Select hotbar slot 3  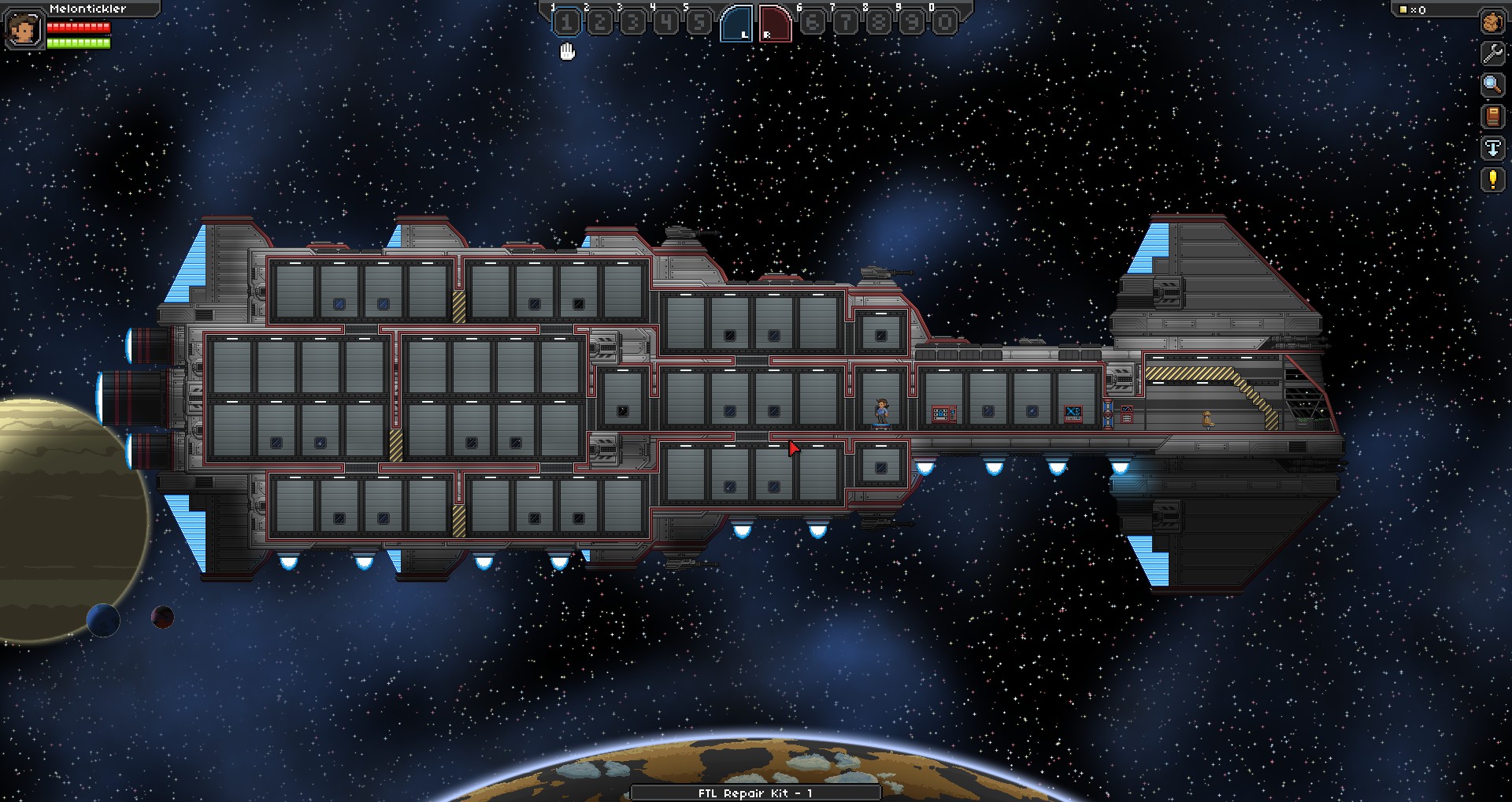(x=634, y=22)
